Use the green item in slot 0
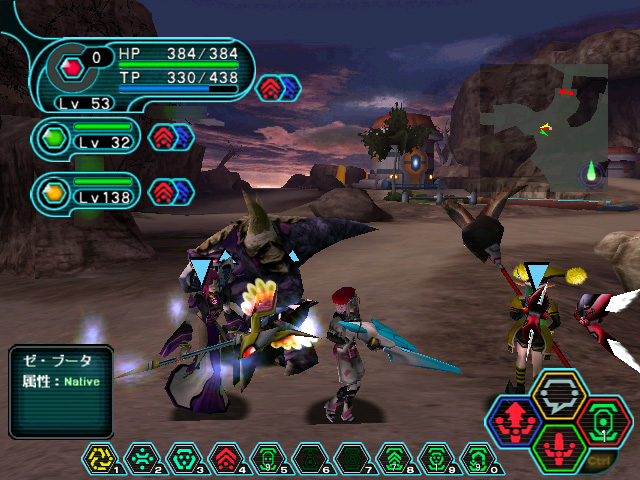This screenshot has height=480, width=640. (x=475, y=459)
